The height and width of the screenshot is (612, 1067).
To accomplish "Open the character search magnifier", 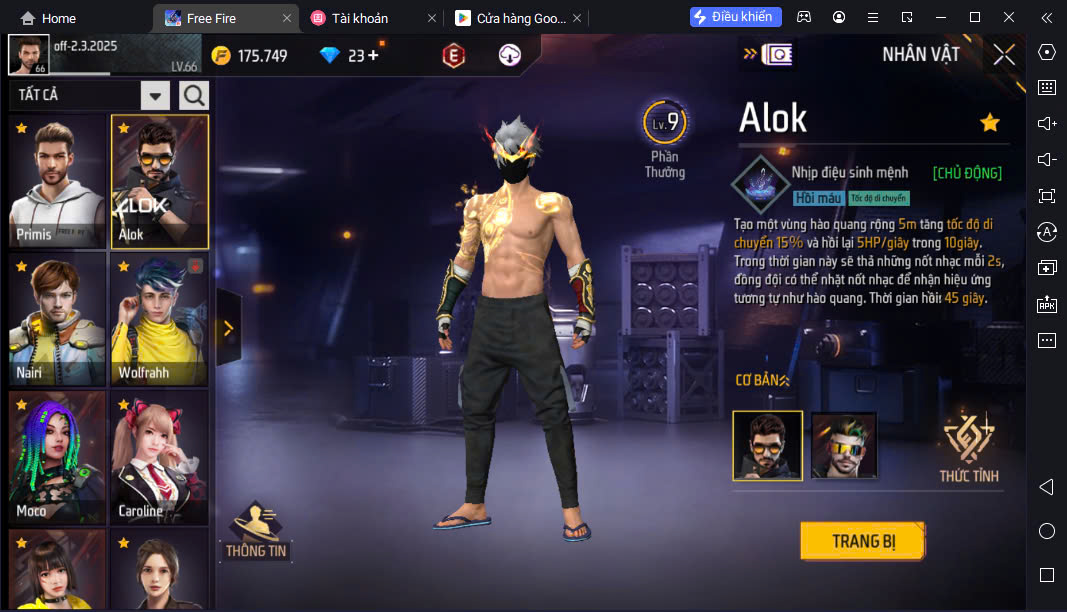I will coord(194,95).
